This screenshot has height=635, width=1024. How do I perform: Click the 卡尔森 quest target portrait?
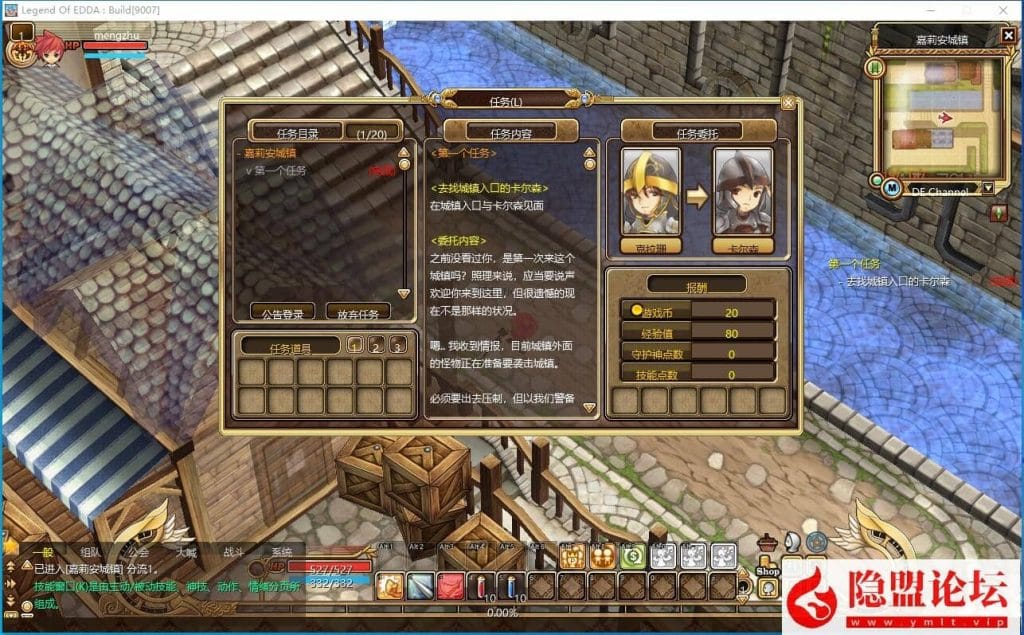(x=742, y=190)
